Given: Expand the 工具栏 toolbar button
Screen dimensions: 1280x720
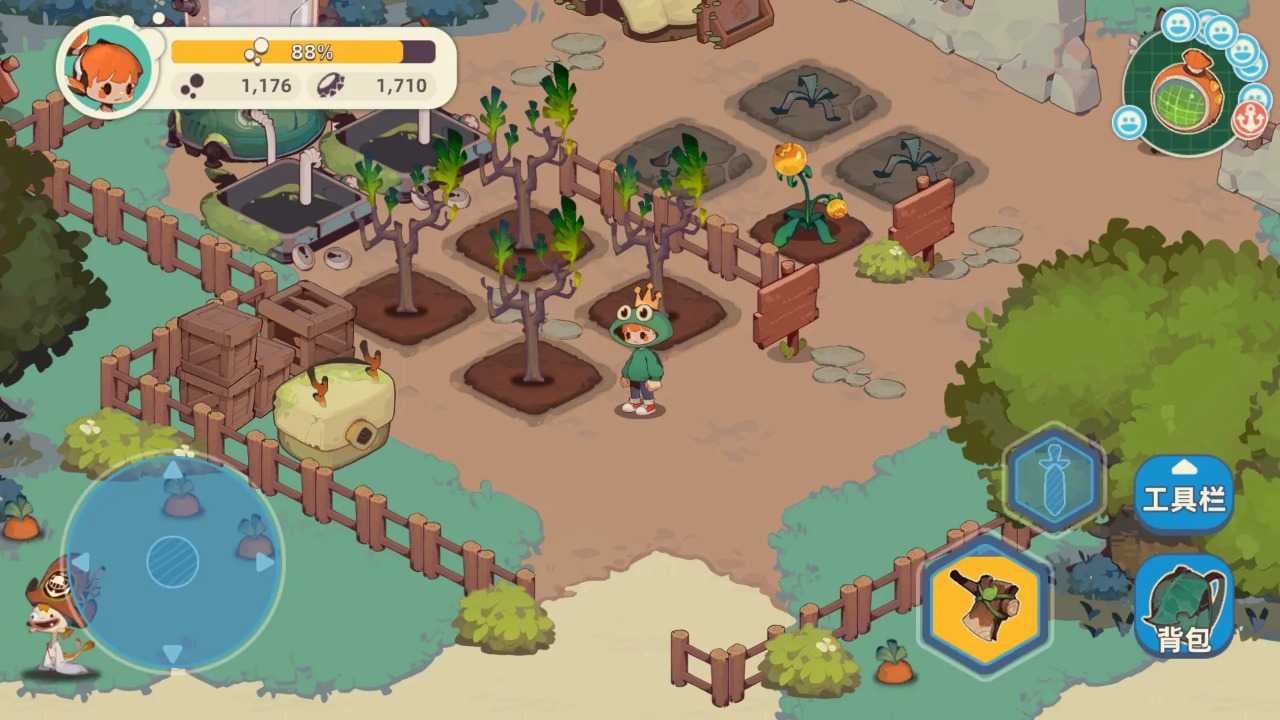Looking at the screenshot, I should [1184, 493].
